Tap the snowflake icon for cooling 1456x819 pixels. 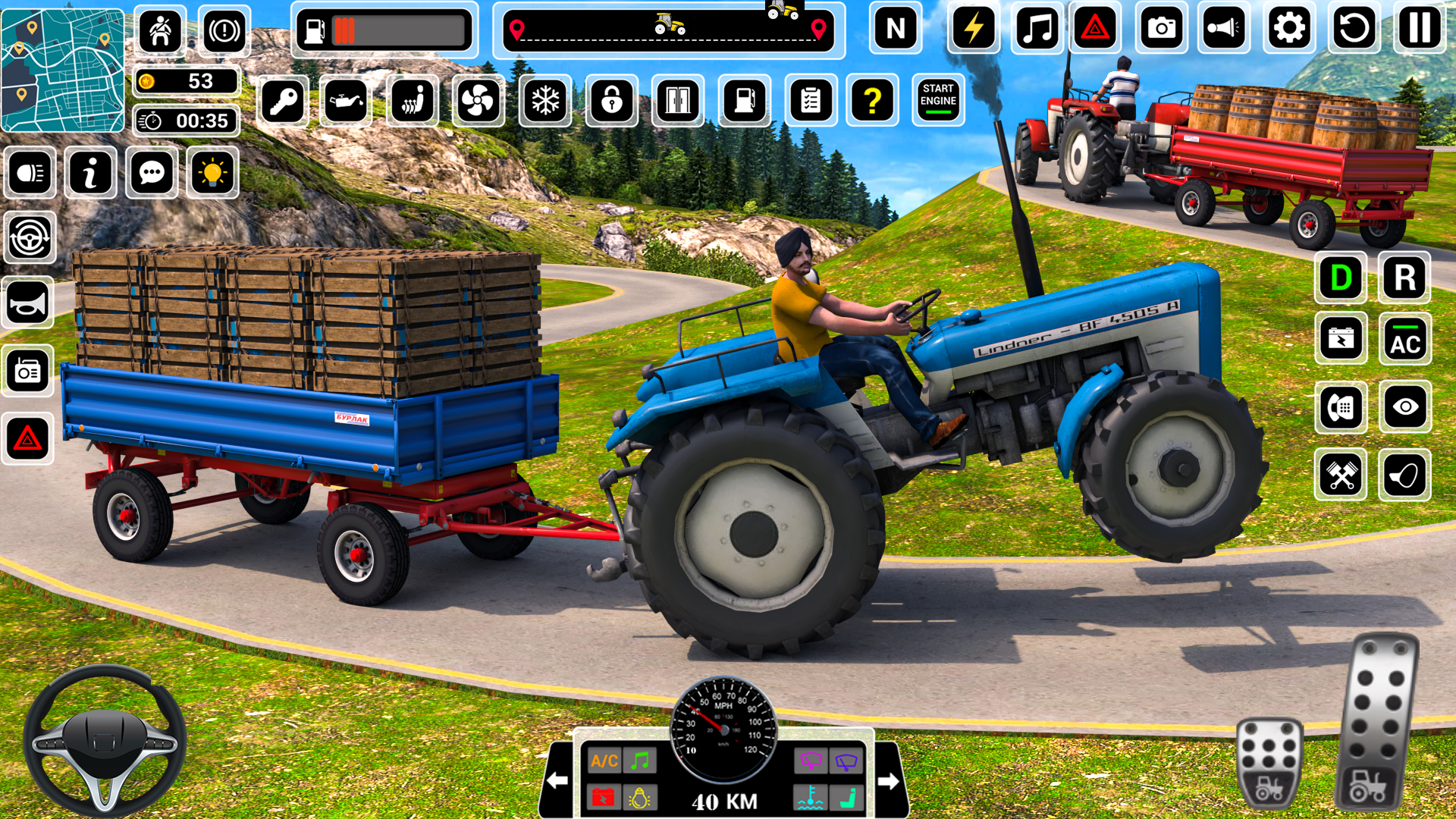[544, 101]
